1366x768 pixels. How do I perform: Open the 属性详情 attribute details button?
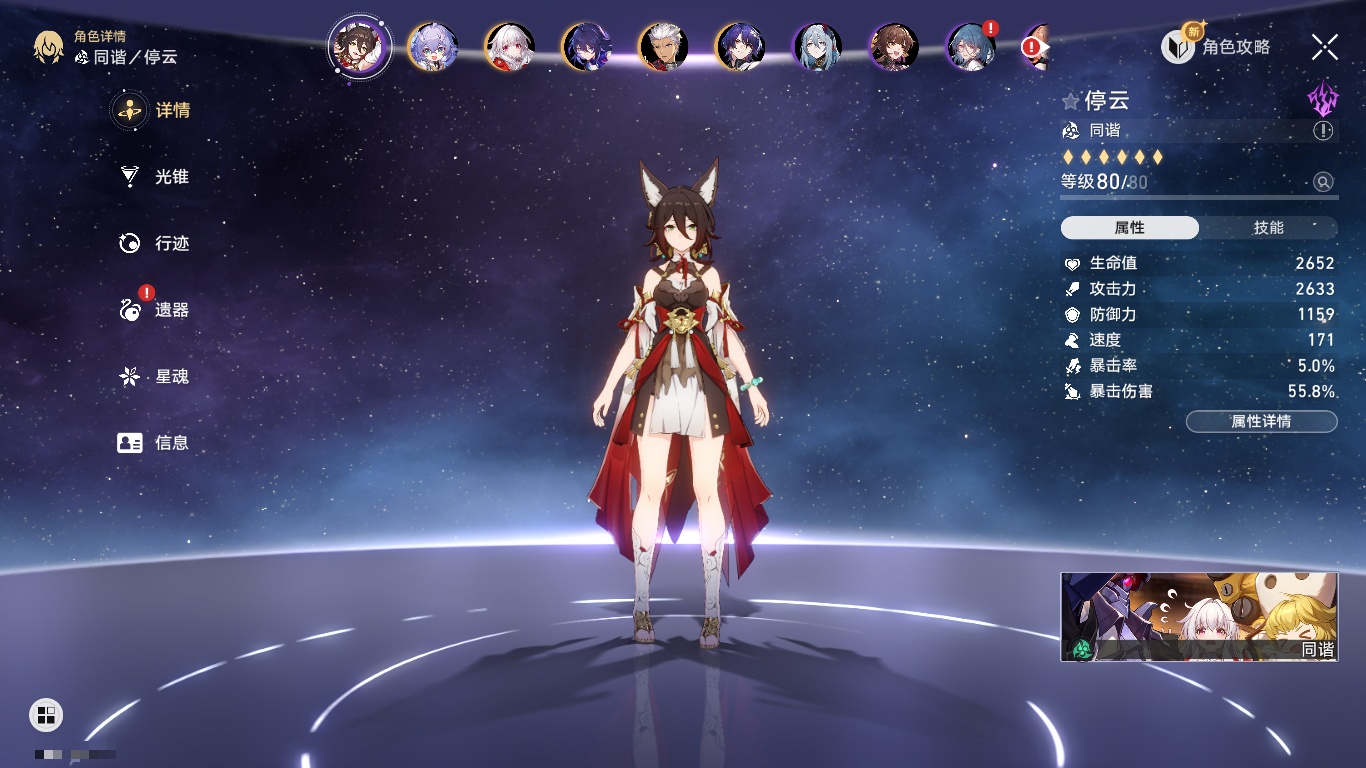pyautogui.click(x=1261, y=421)
